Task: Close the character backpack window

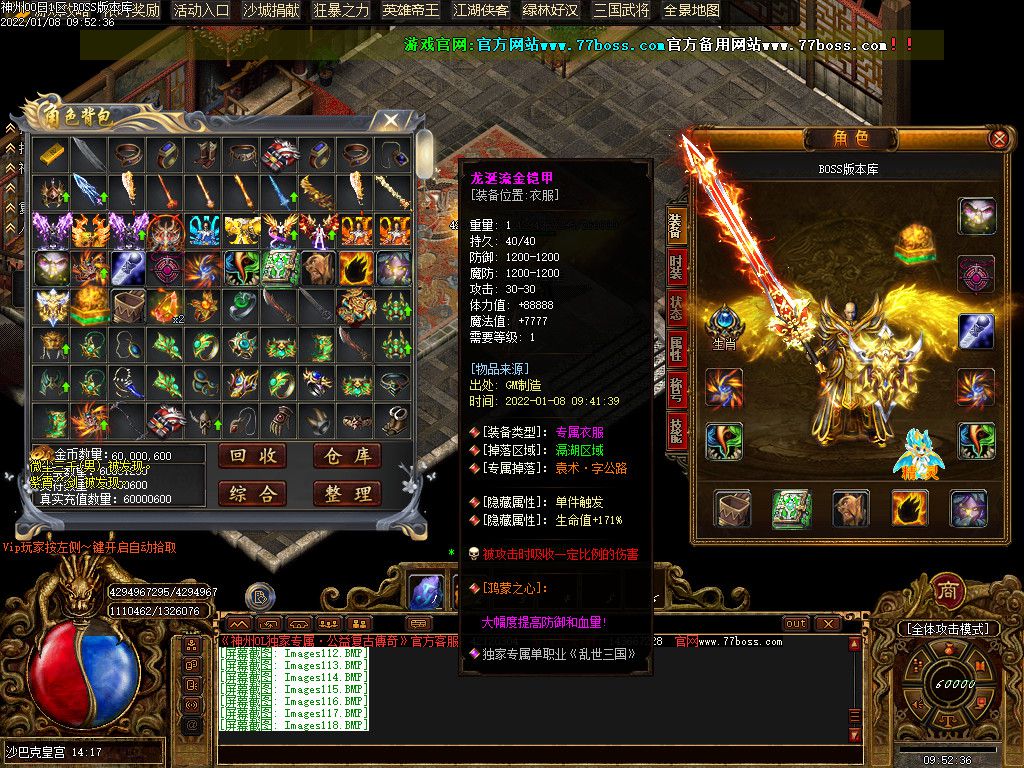Action: [391, 120]
